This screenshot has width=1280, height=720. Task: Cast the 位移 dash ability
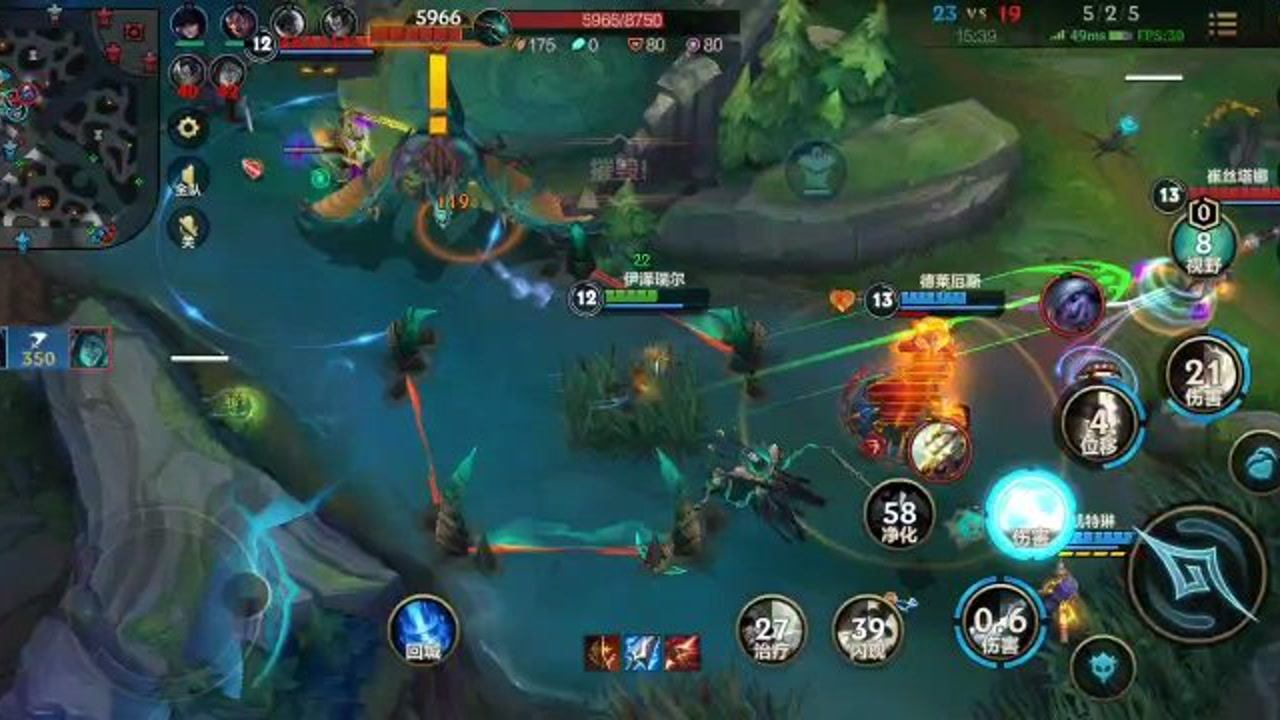1101,424
